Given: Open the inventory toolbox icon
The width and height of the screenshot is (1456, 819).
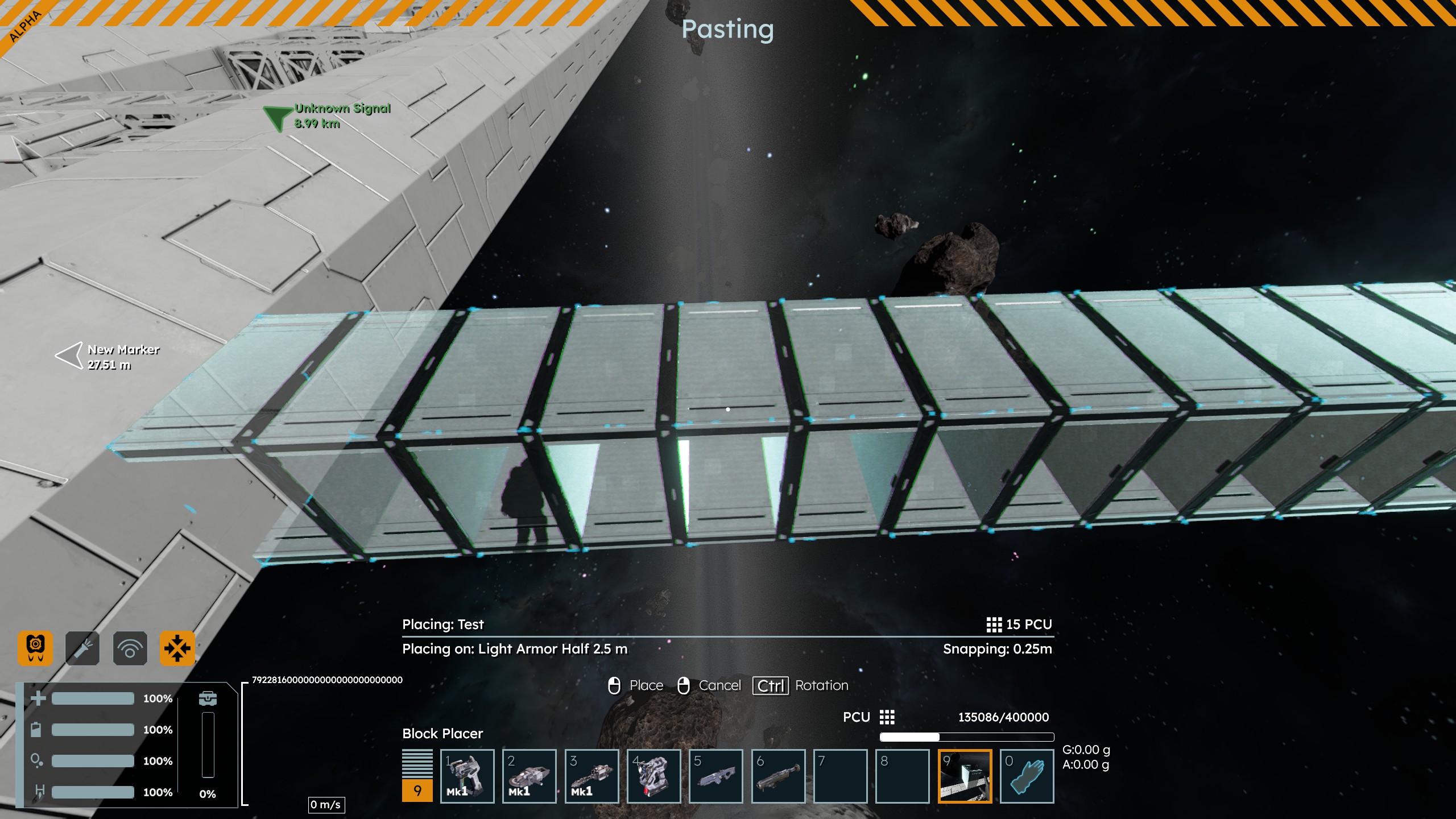Looking at the screenshot, I should point(208,698).
